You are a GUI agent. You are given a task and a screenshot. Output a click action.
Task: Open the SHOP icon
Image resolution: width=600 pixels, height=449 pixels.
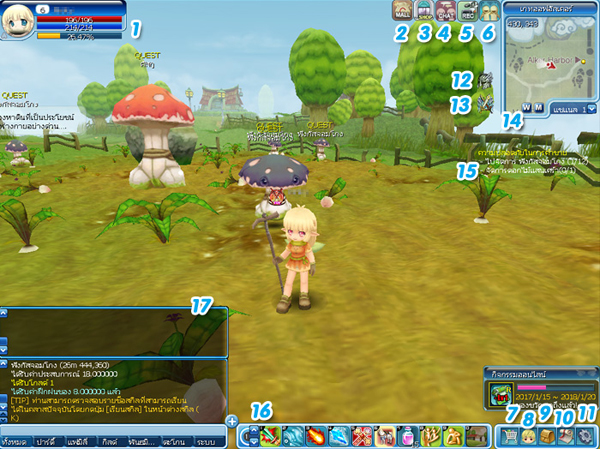pos(425,10)
